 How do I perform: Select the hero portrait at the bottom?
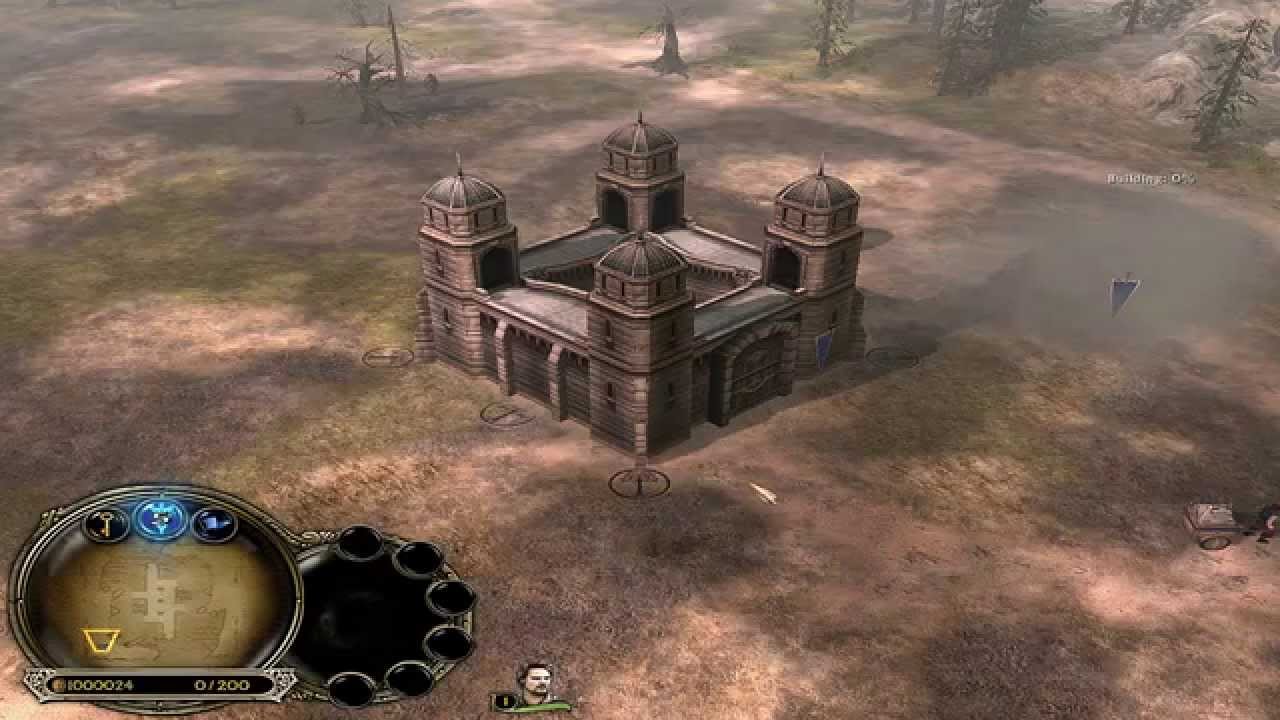point(530,682)
